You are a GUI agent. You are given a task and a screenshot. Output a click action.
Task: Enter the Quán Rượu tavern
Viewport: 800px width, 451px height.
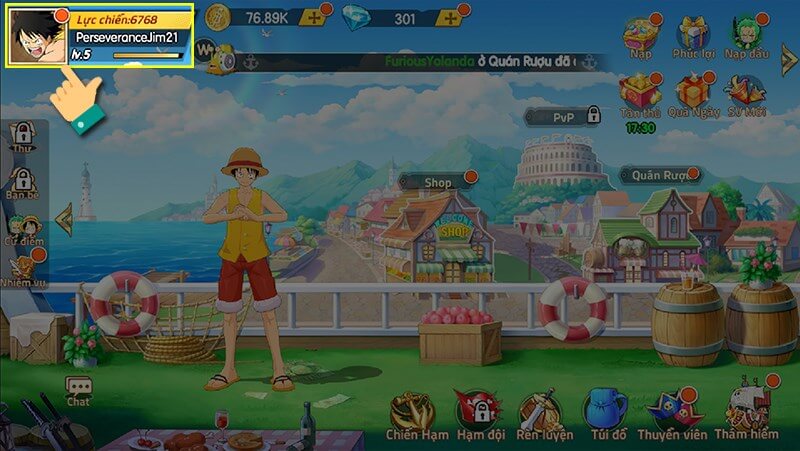point(663,175)
